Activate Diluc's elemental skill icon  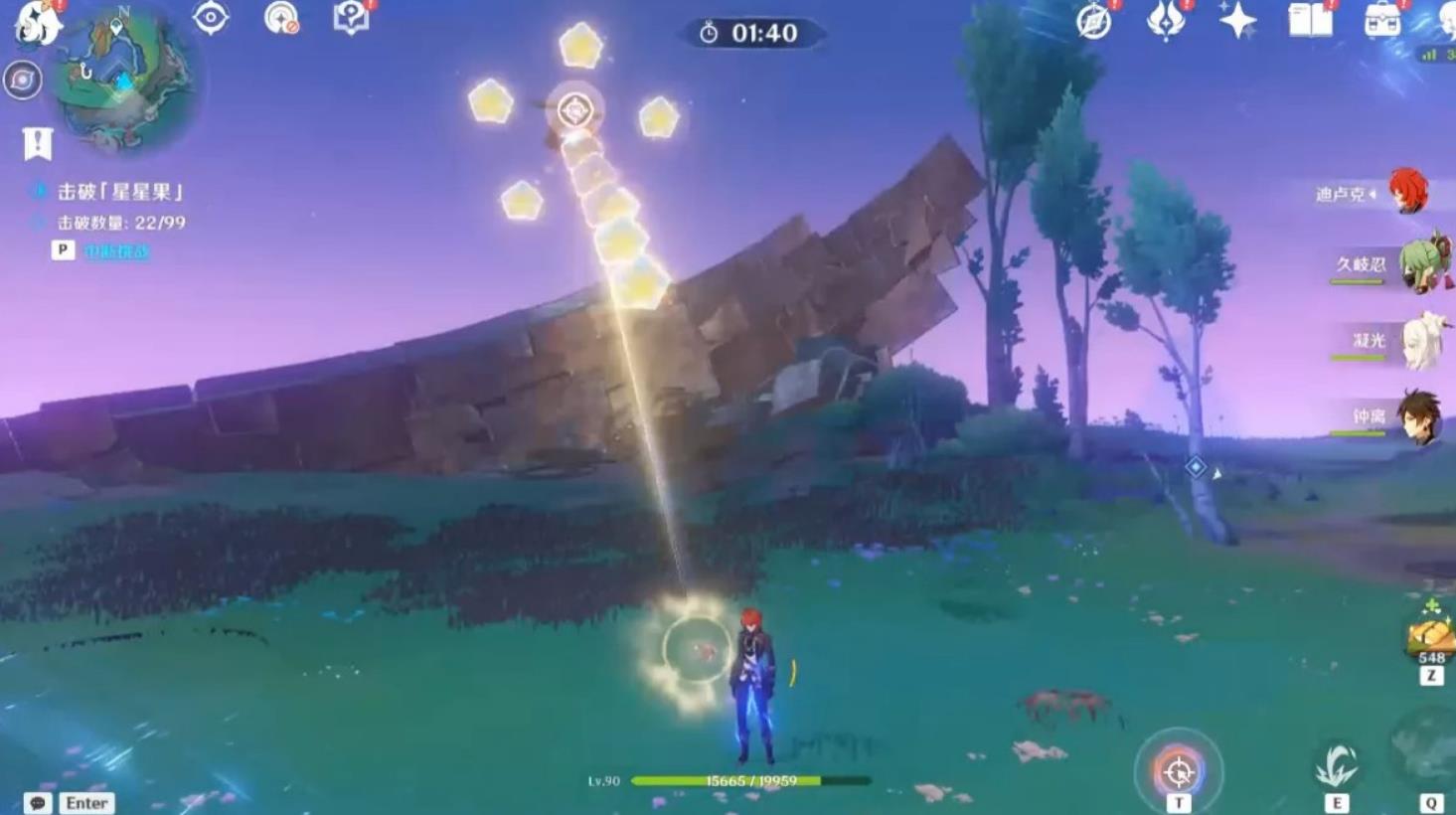click(x=1337, y=767)
